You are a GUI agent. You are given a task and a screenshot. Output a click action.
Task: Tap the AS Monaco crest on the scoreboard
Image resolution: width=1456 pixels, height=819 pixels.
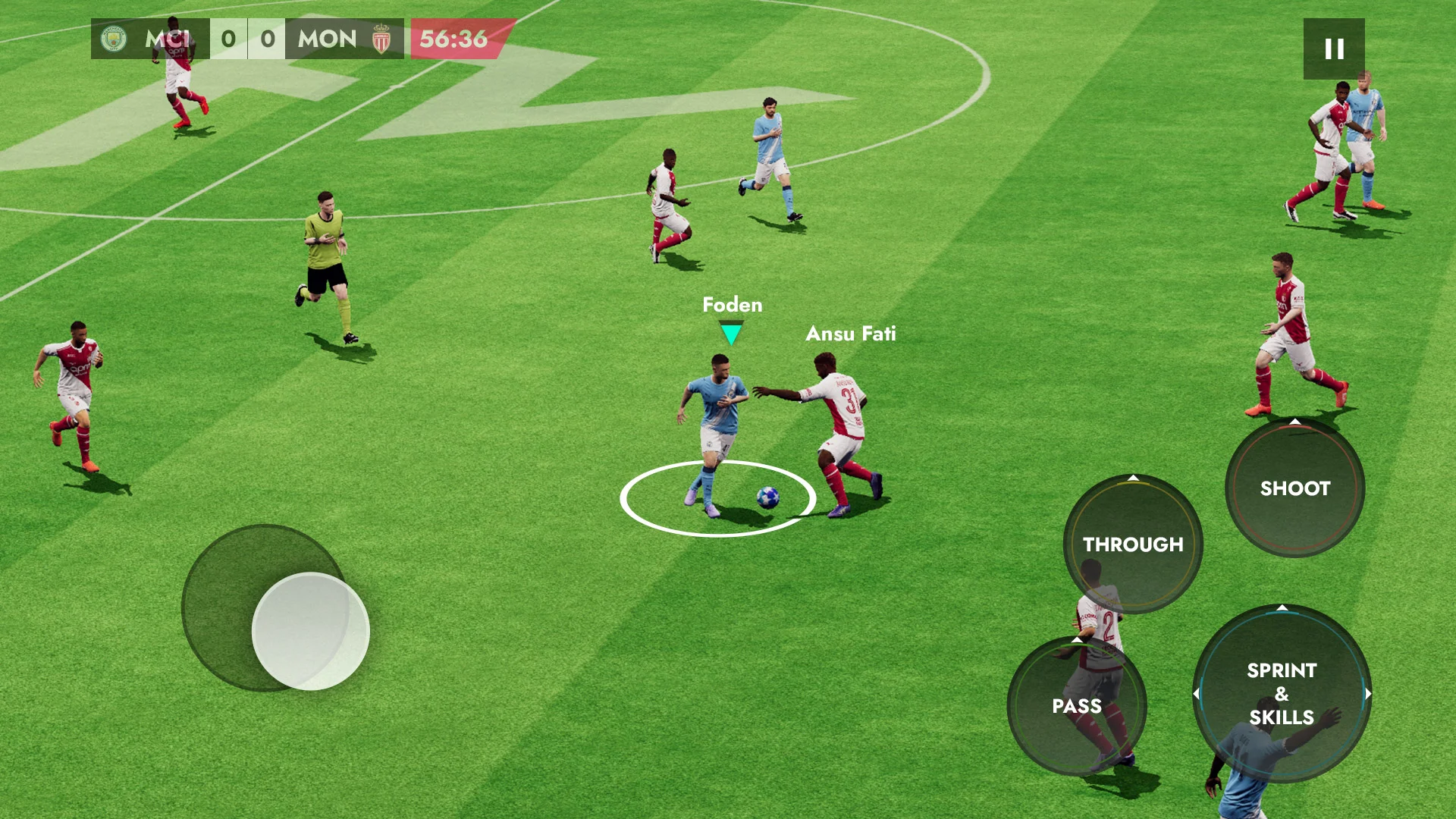click(x=380, y=39)
